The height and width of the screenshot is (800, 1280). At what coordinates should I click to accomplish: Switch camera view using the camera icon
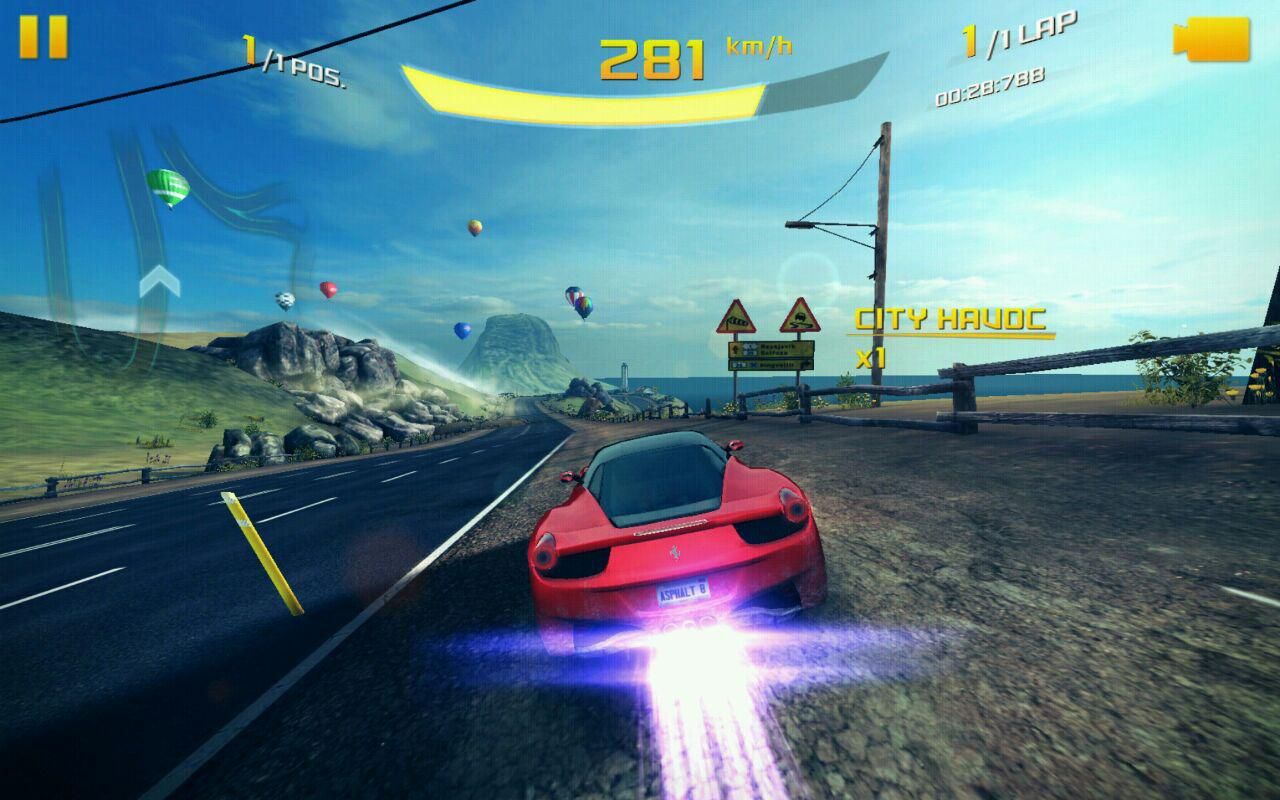point(1212,39)
